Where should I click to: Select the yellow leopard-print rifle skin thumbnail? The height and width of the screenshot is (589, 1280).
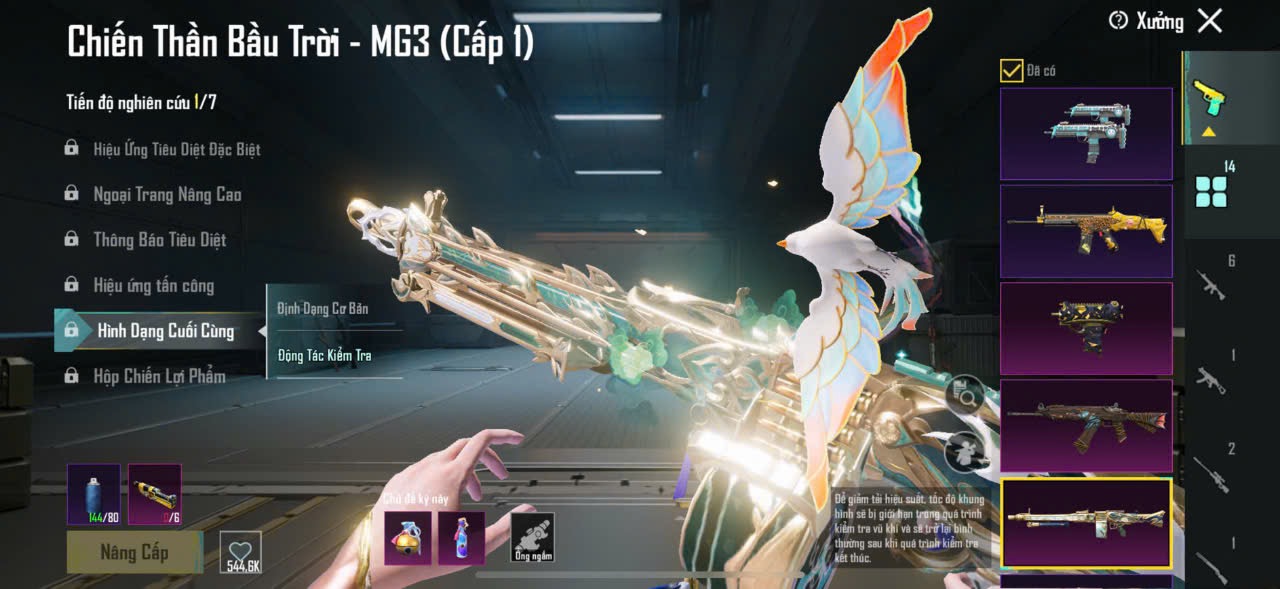(x=1086, y=231)
